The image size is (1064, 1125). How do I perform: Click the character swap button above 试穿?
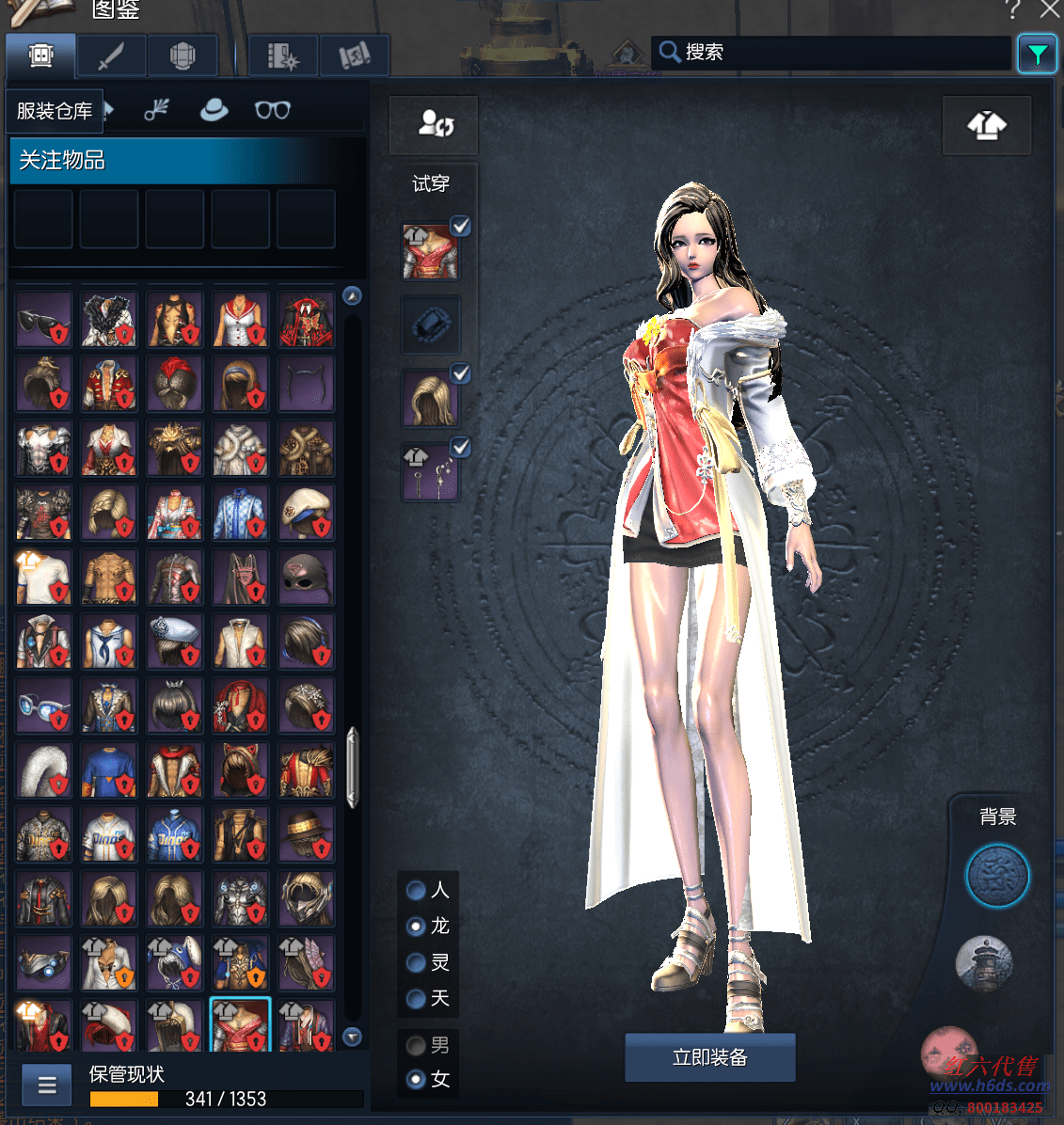[435, 125]
